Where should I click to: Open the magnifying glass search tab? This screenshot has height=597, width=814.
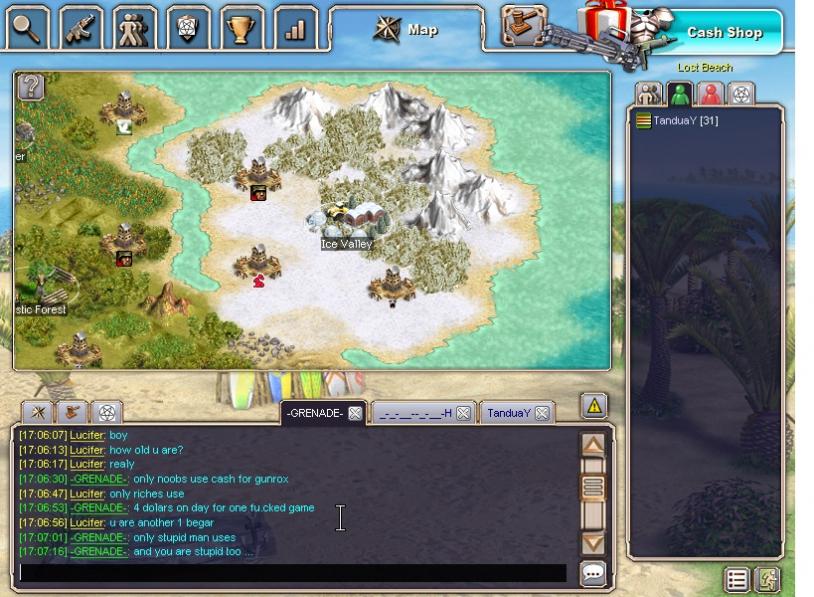27,28
